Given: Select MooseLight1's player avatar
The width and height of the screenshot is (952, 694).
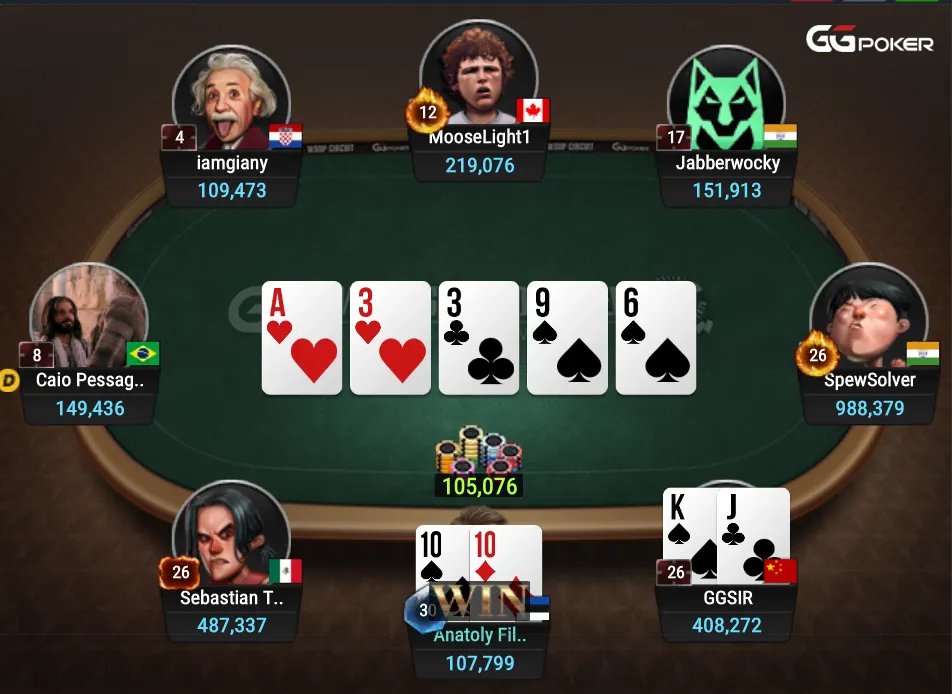Looking at the screenshot, I should (478, 75).
